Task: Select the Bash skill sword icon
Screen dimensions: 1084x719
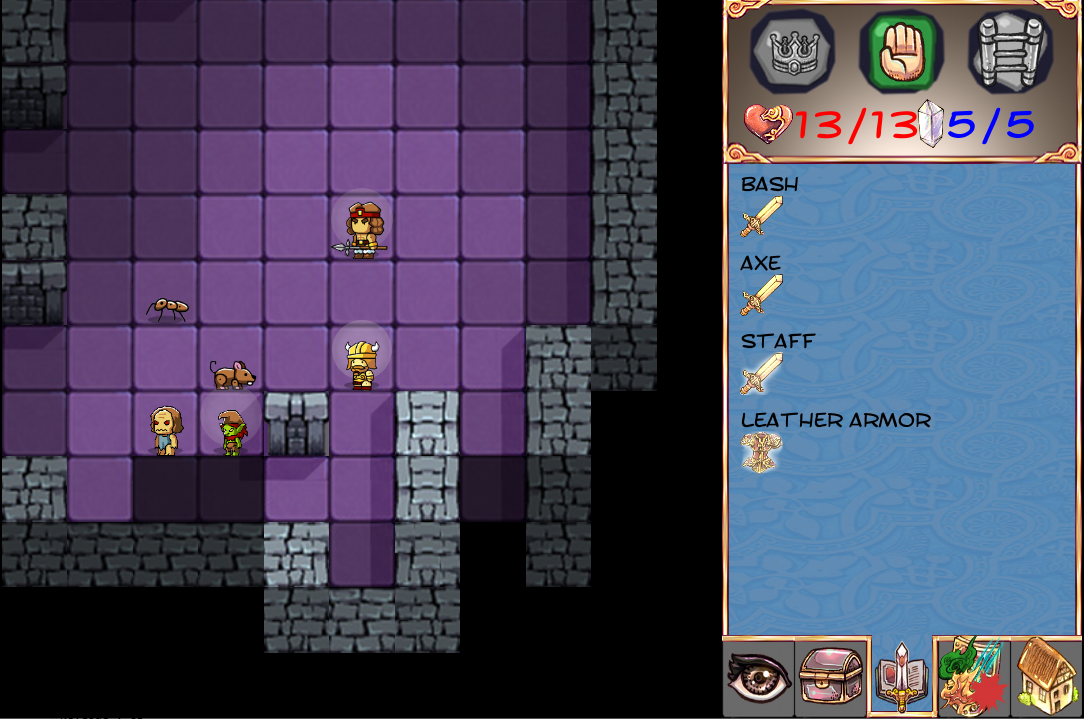Action: tap(761, 217)
